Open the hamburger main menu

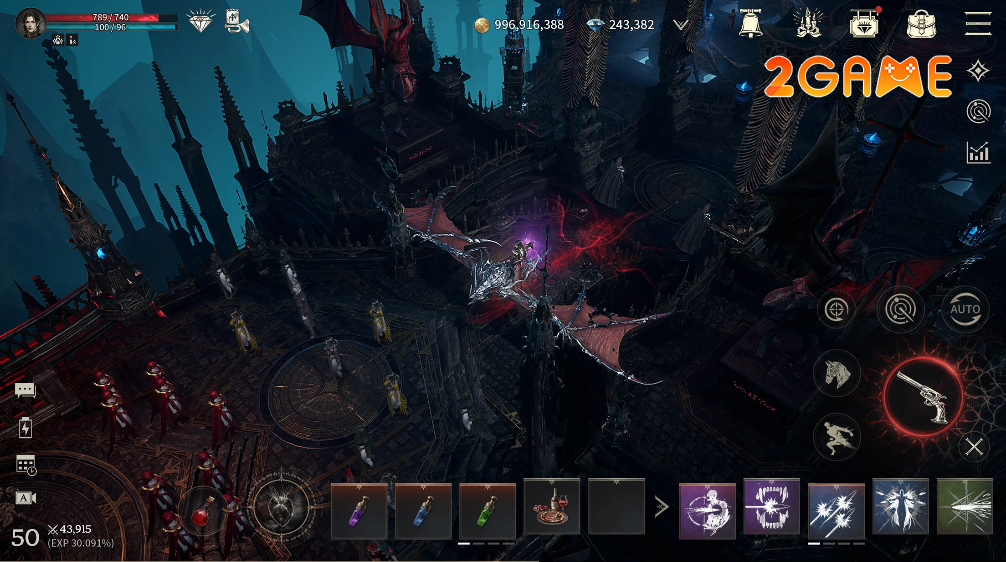[x=977, y=23]
